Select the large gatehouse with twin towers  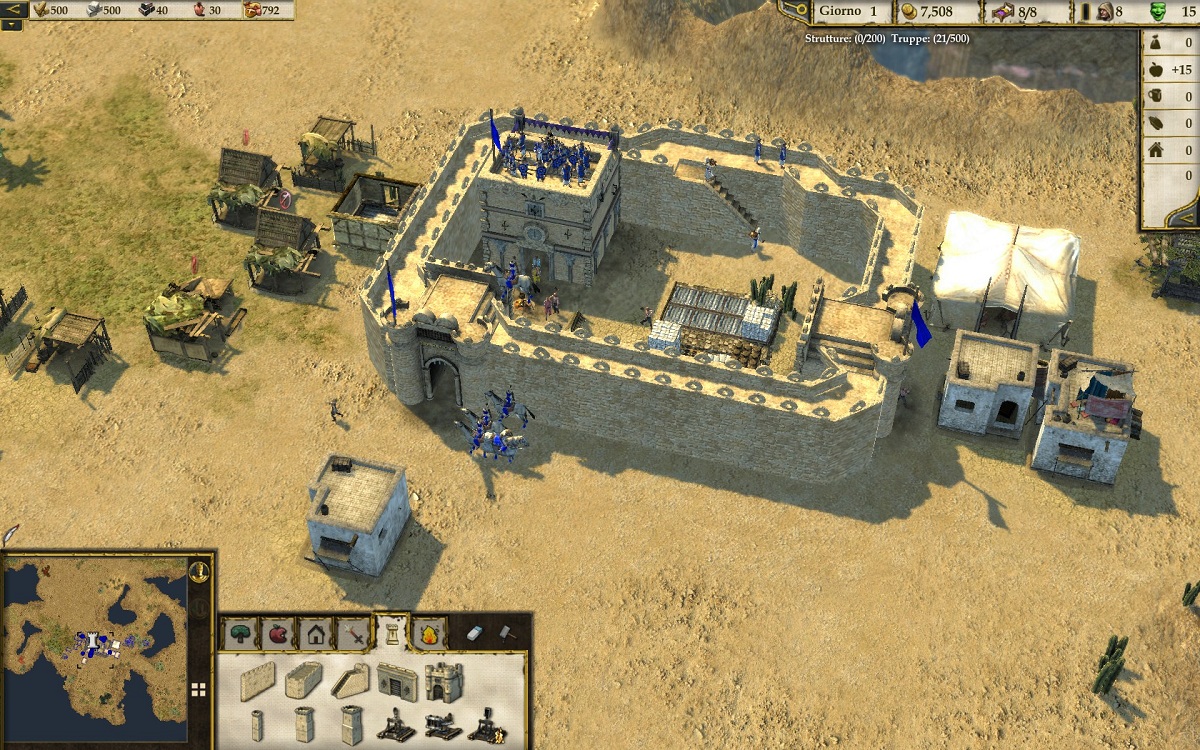coord(443,681)
